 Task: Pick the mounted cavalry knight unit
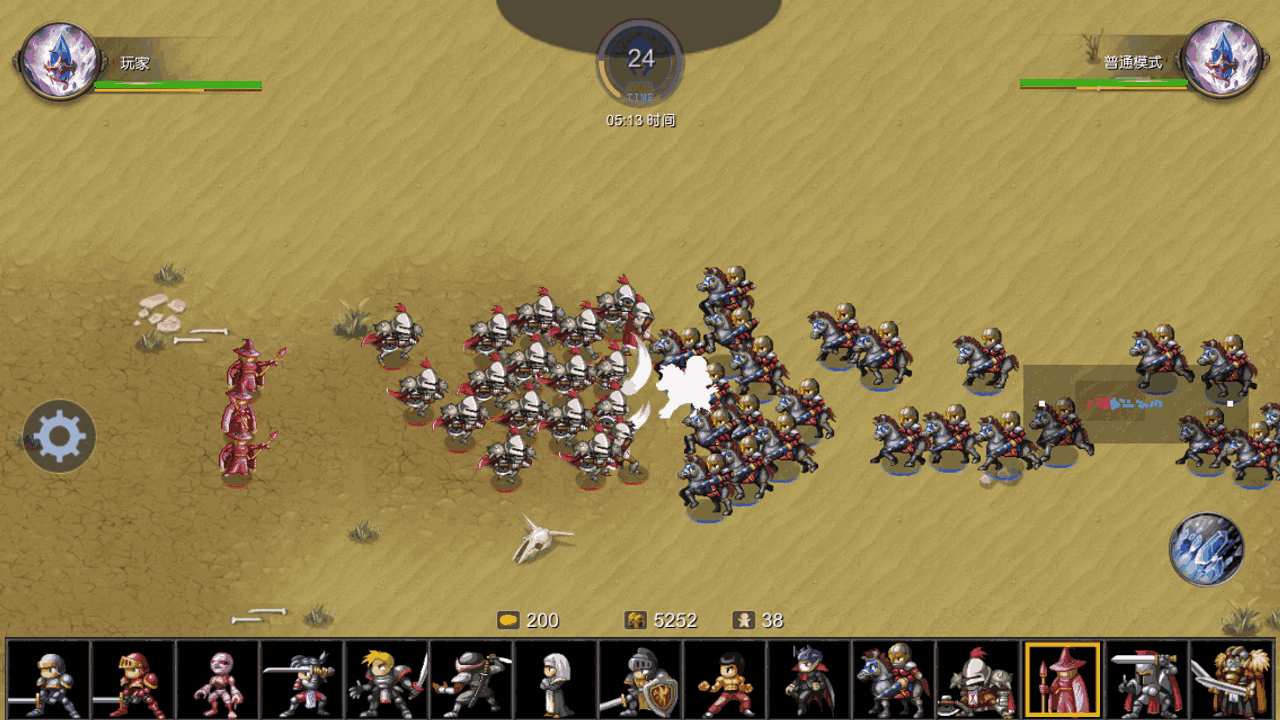(894, 681)
